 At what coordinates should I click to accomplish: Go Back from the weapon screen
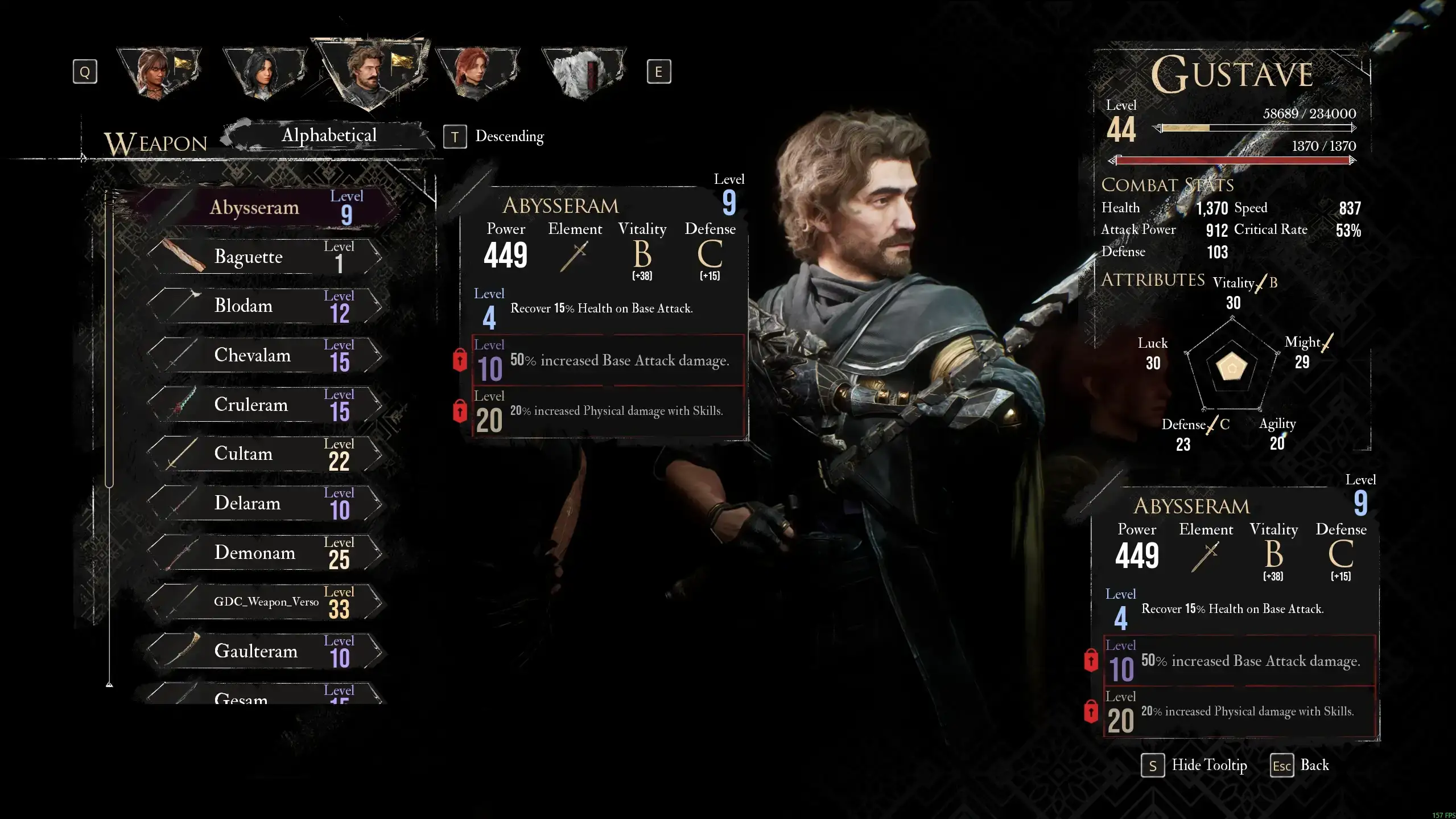(1300, 766)
